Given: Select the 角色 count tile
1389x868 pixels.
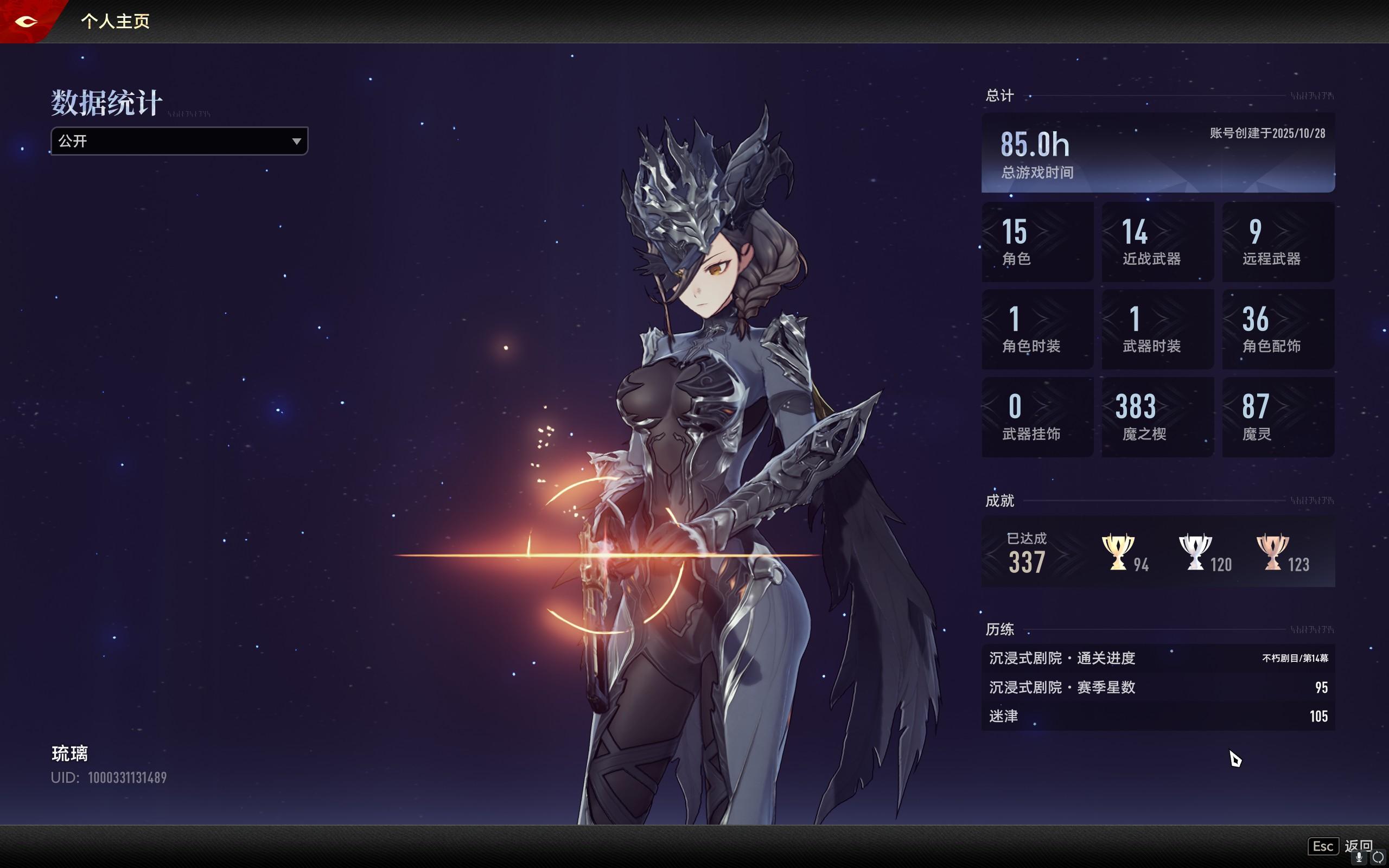Looking at the screenshot, I should pyautogui.click(x=1037, y=242).
